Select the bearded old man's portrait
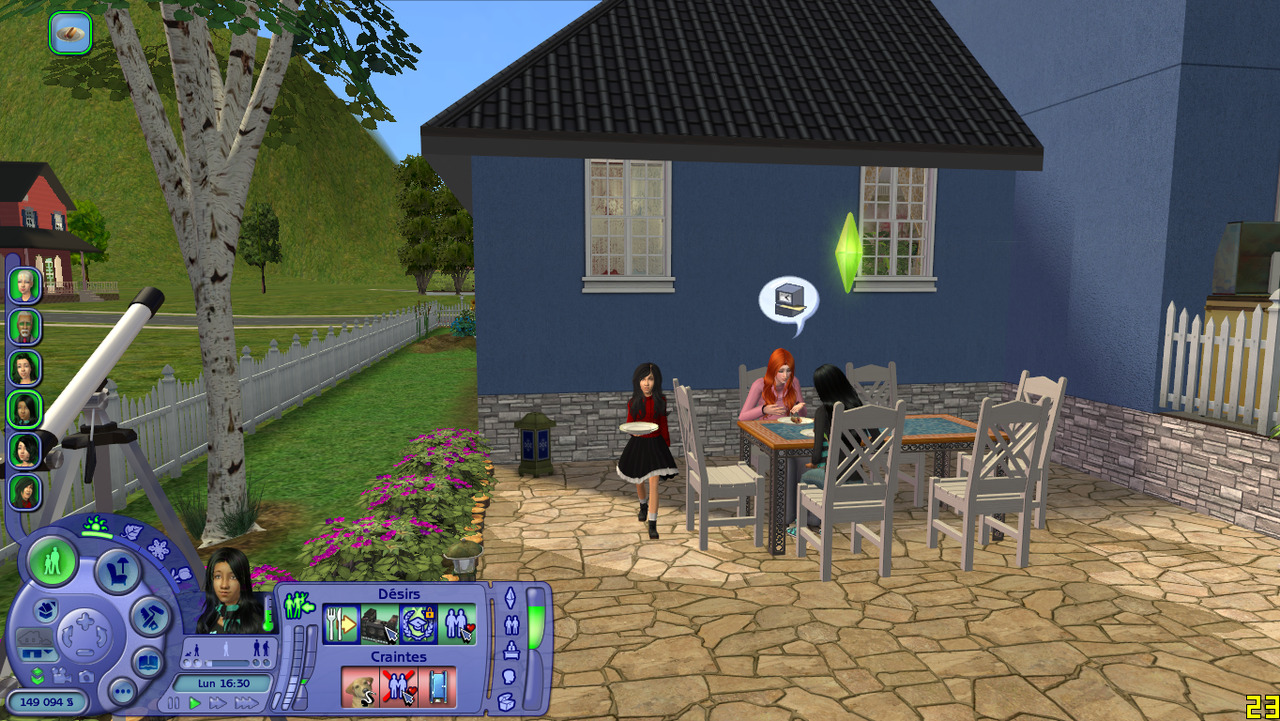 coord(25,326)
